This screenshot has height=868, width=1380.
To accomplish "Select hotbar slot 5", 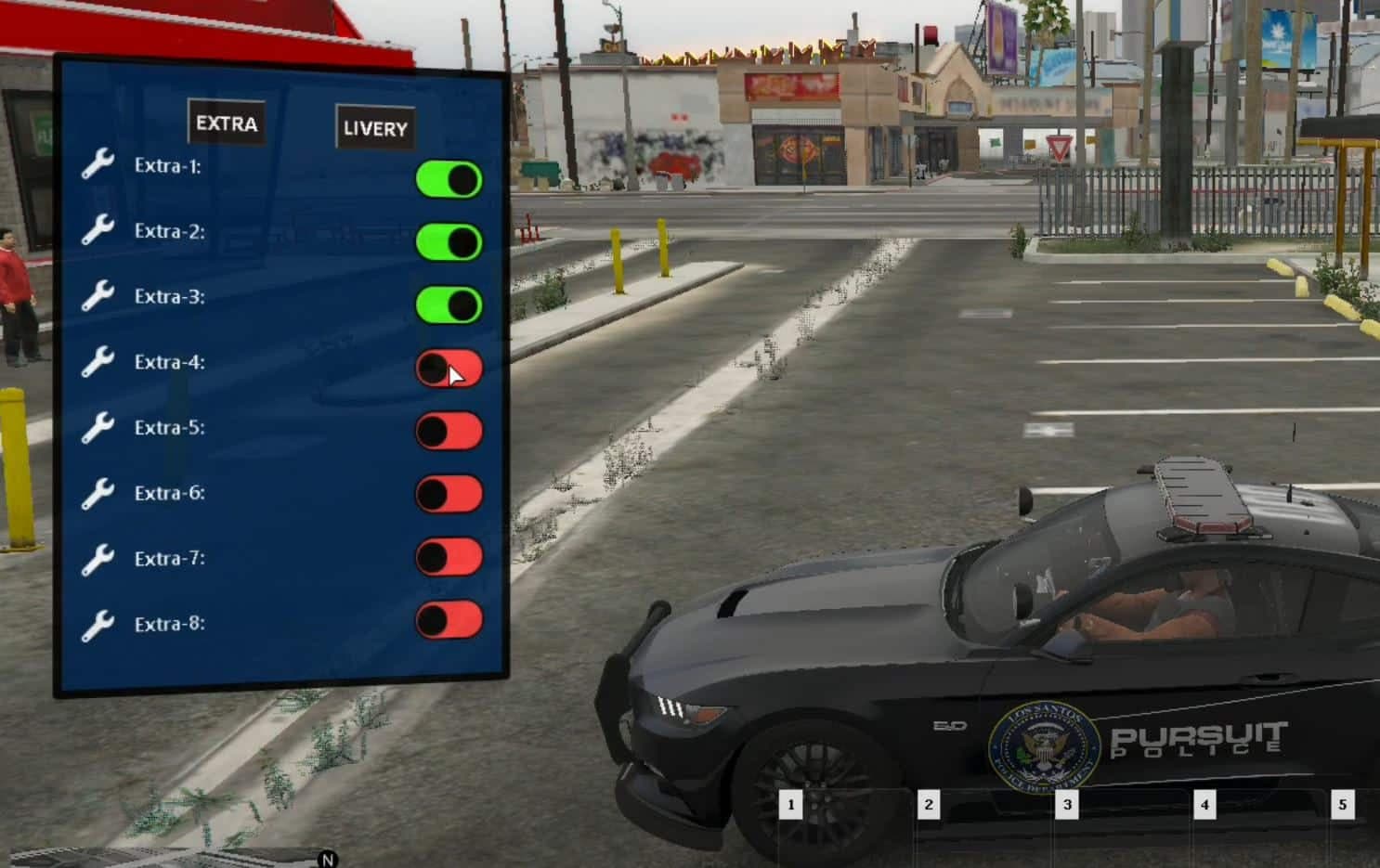I will 1344,805.
